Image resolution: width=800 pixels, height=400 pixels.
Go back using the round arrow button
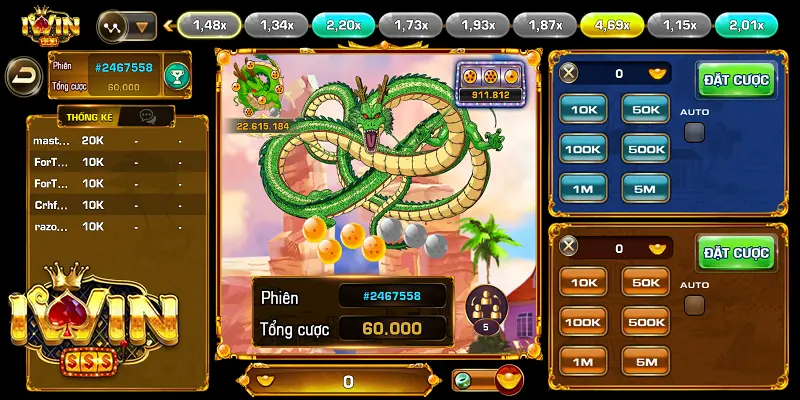22,76
